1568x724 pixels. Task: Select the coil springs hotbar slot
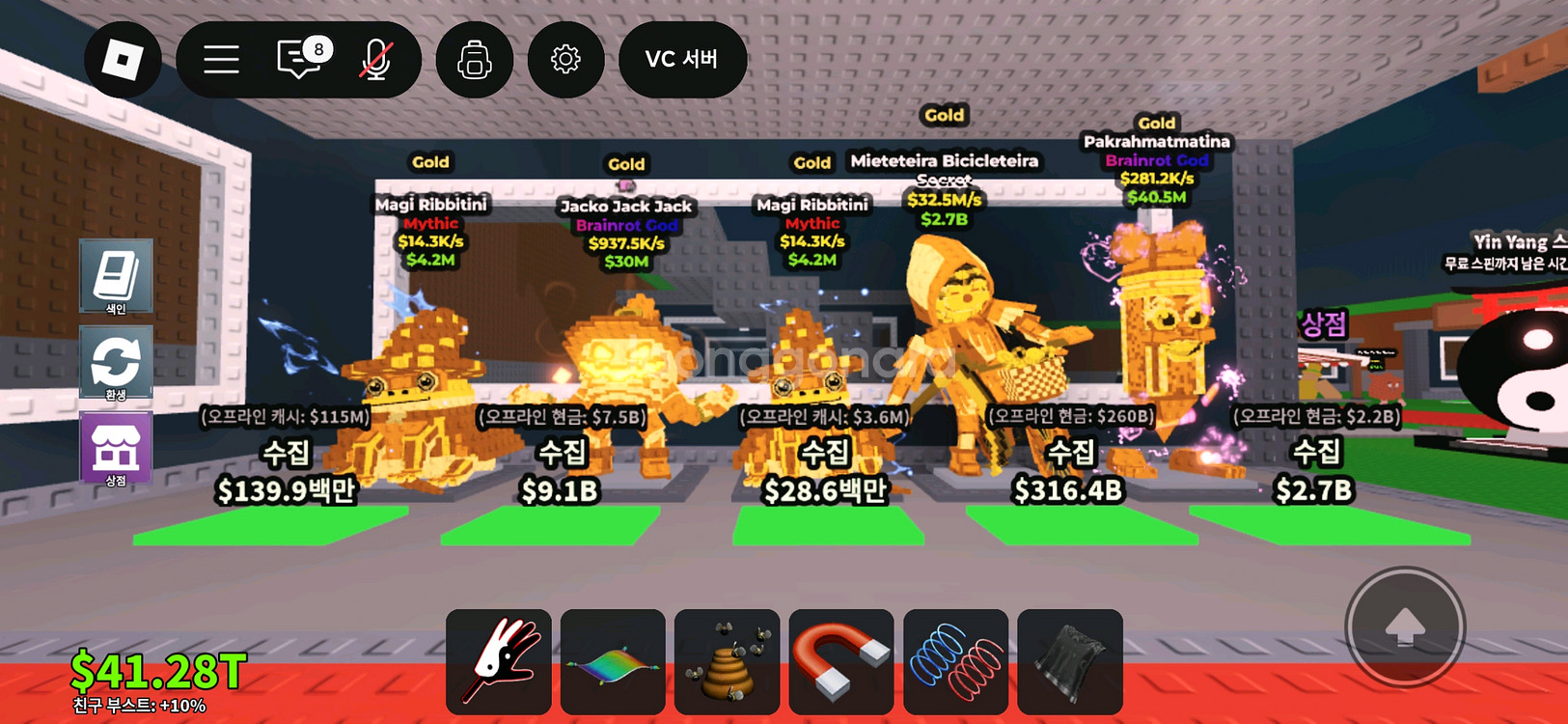(955, 661)
